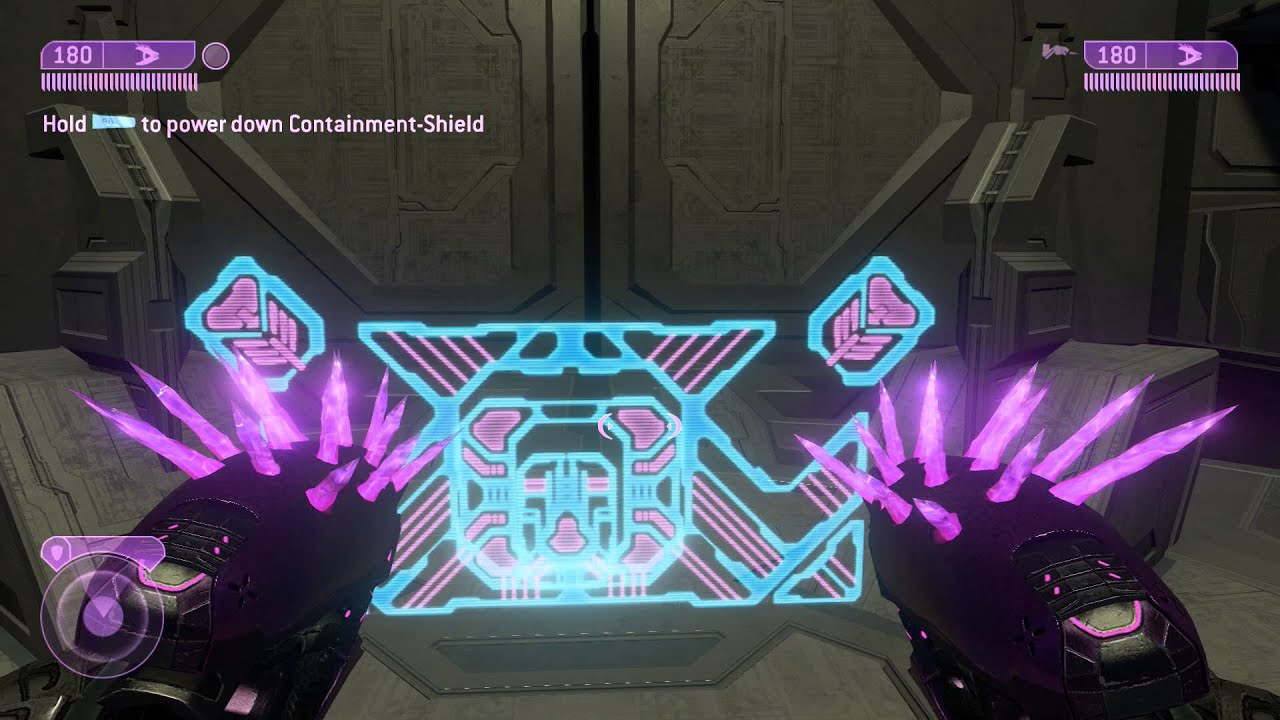
Task: Select the right 180 ammo counter readout
Action: [x=1117, y=56]
